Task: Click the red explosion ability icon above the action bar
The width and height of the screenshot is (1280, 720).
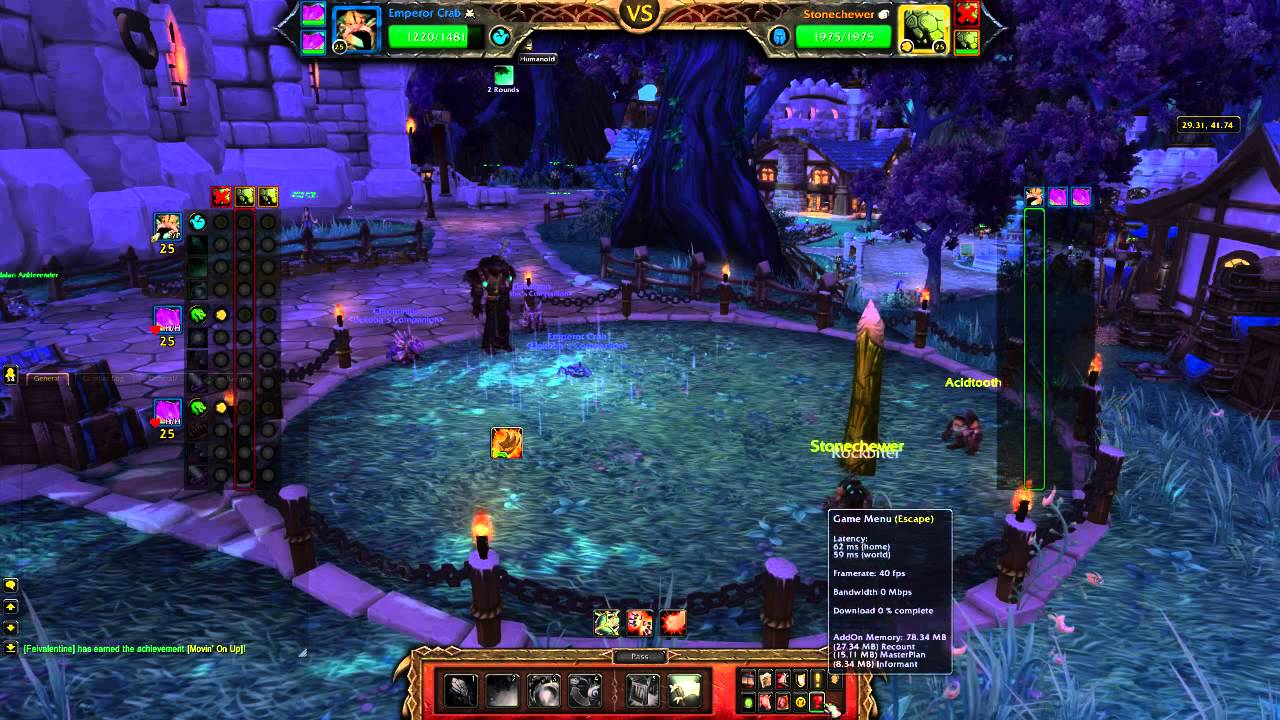Action: point(673,622)
